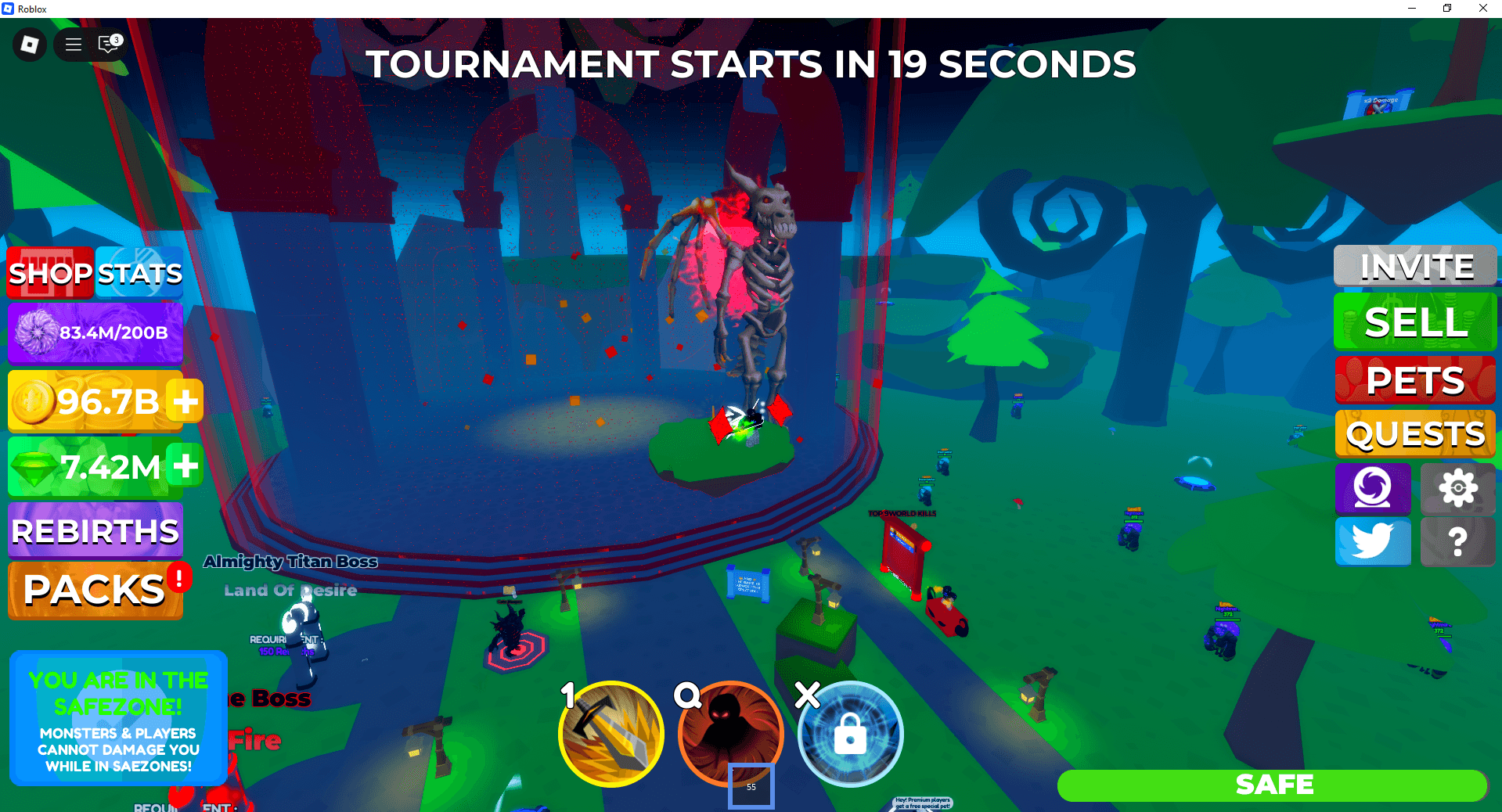Open the Roblox menu hamburger
The image size is (1502, 812).
click(x=72, y=45)
